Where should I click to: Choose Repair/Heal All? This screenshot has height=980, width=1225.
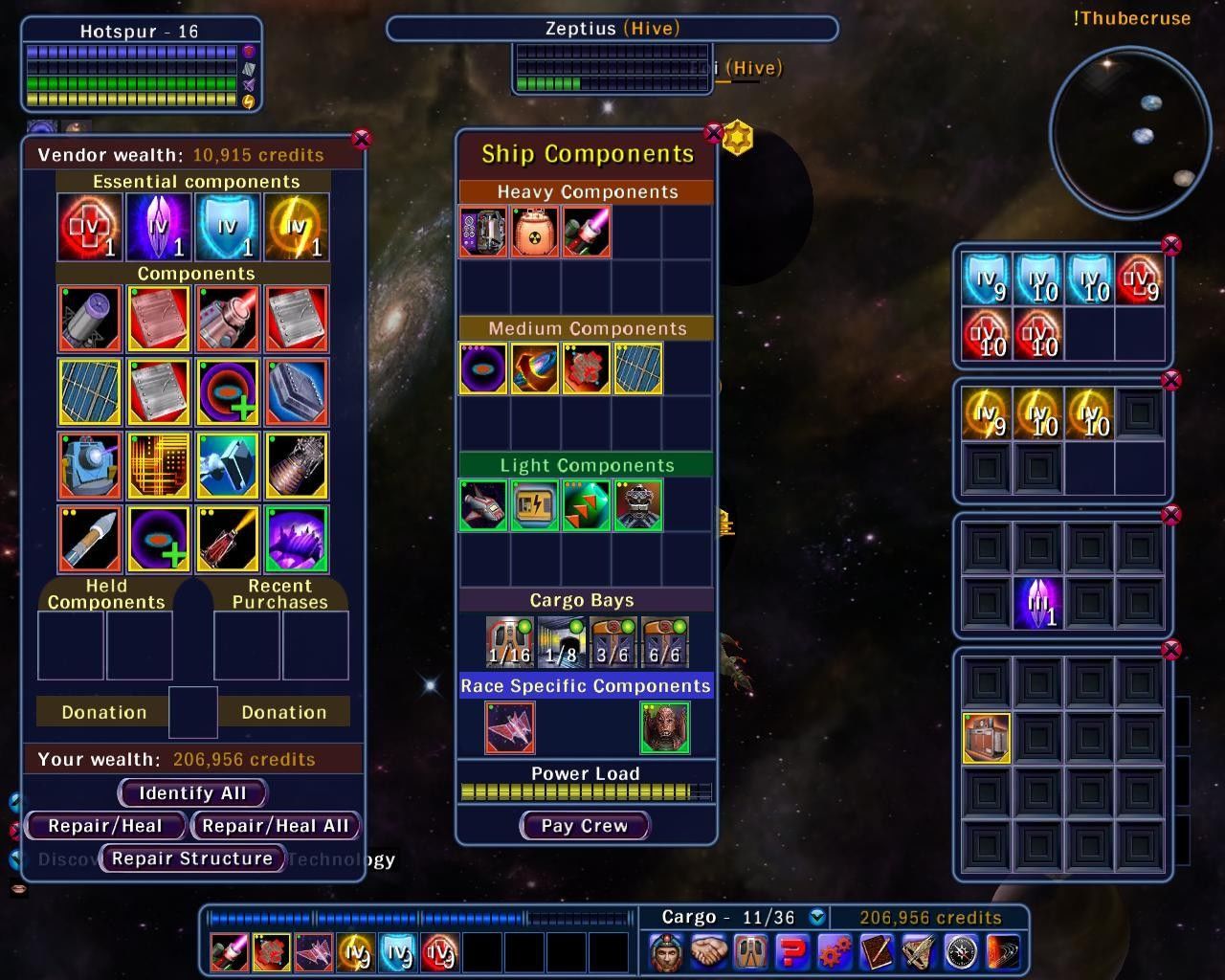276,826
